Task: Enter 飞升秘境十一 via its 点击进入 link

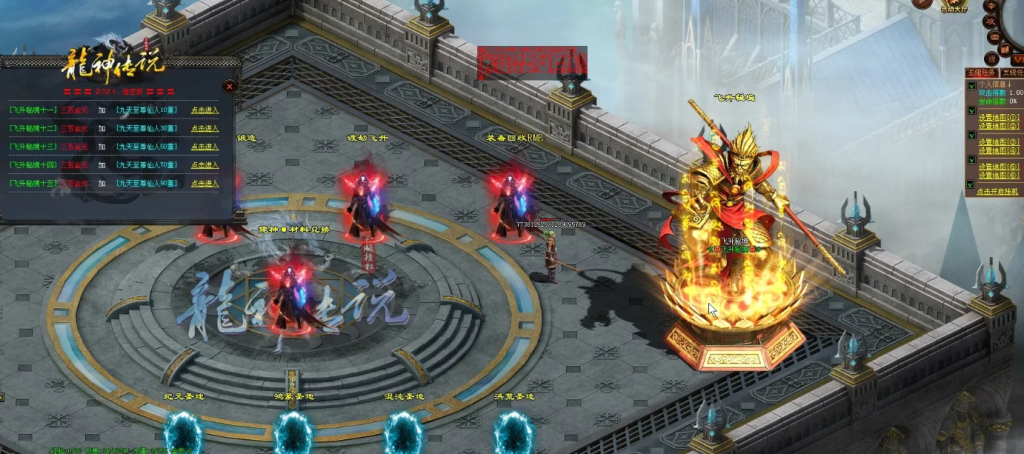Action: point(205,110)
